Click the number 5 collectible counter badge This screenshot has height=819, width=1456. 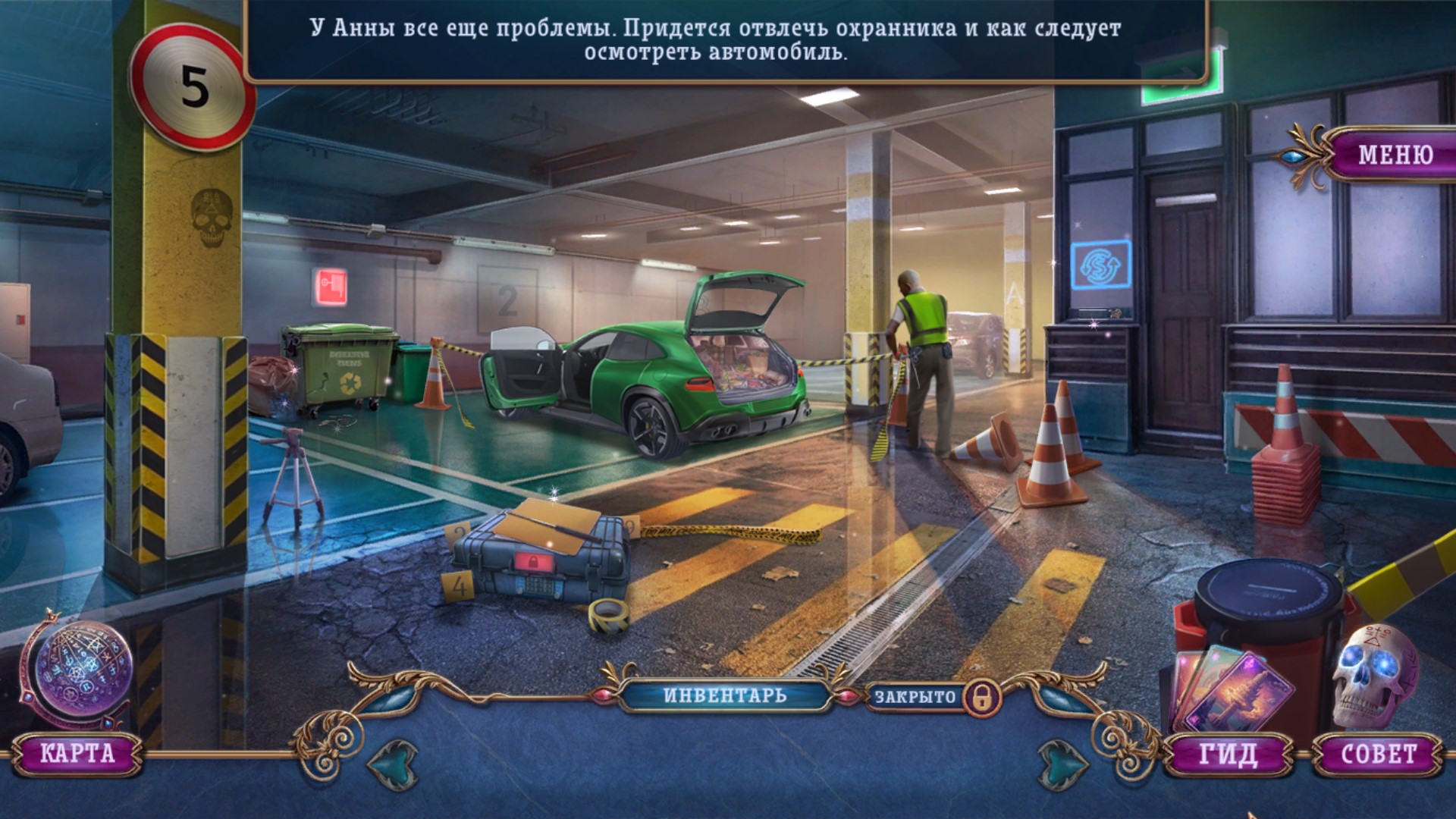pyautogui.click(x=194, y=87)
